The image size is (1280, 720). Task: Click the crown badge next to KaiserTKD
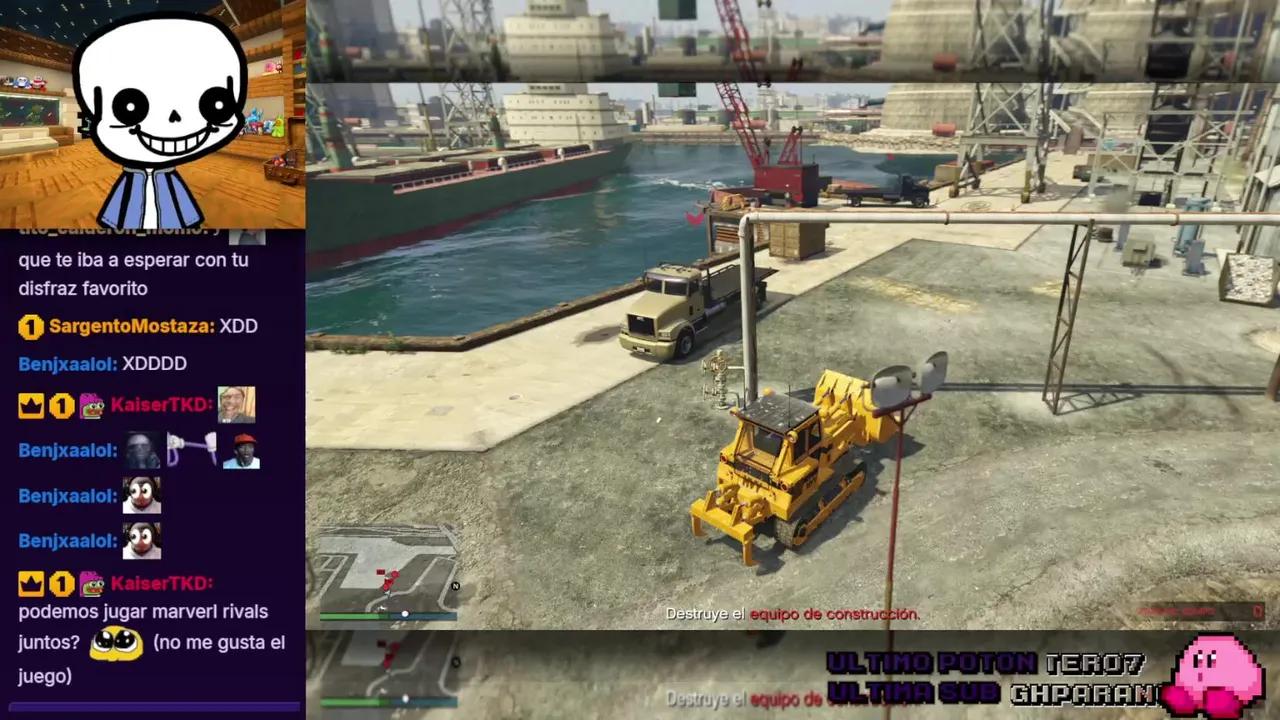30,404
